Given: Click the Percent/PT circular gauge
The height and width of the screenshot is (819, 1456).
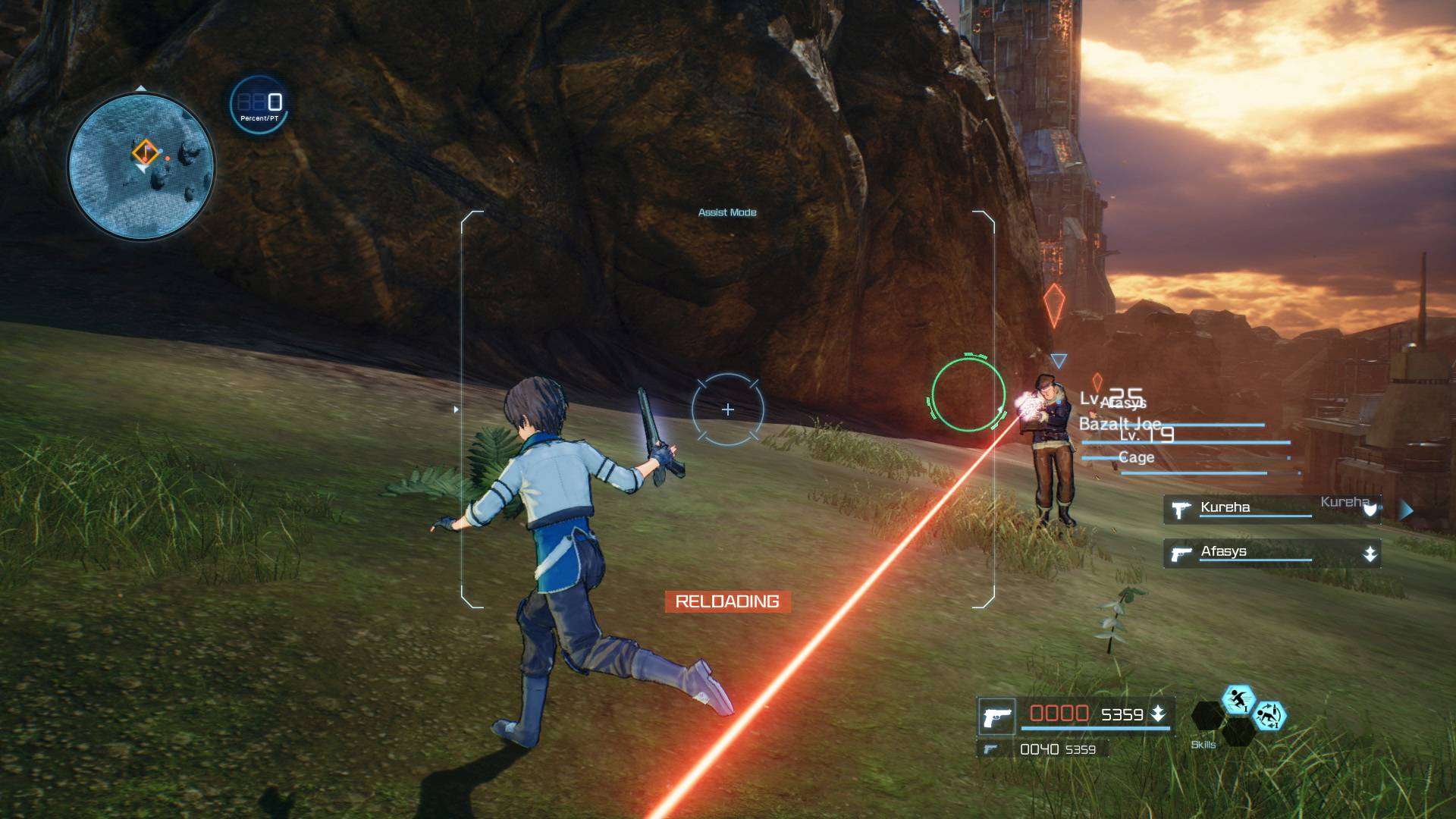Looking at the screenshot, I should [258, 105].
